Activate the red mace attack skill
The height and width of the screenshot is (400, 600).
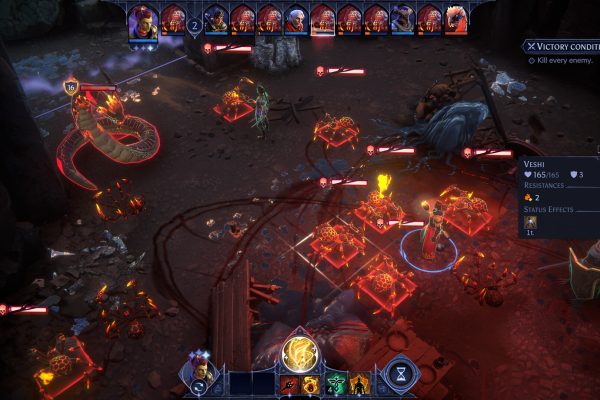(290, 384)
